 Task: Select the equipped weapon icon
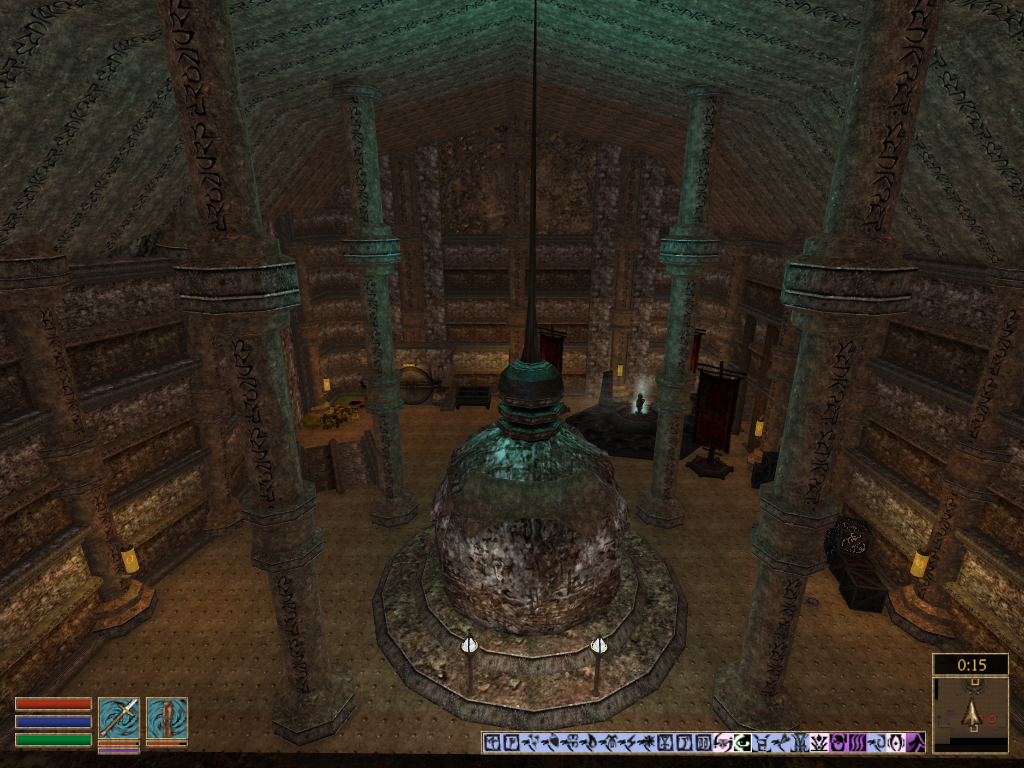pyautogui.click(x=118, y=717)
